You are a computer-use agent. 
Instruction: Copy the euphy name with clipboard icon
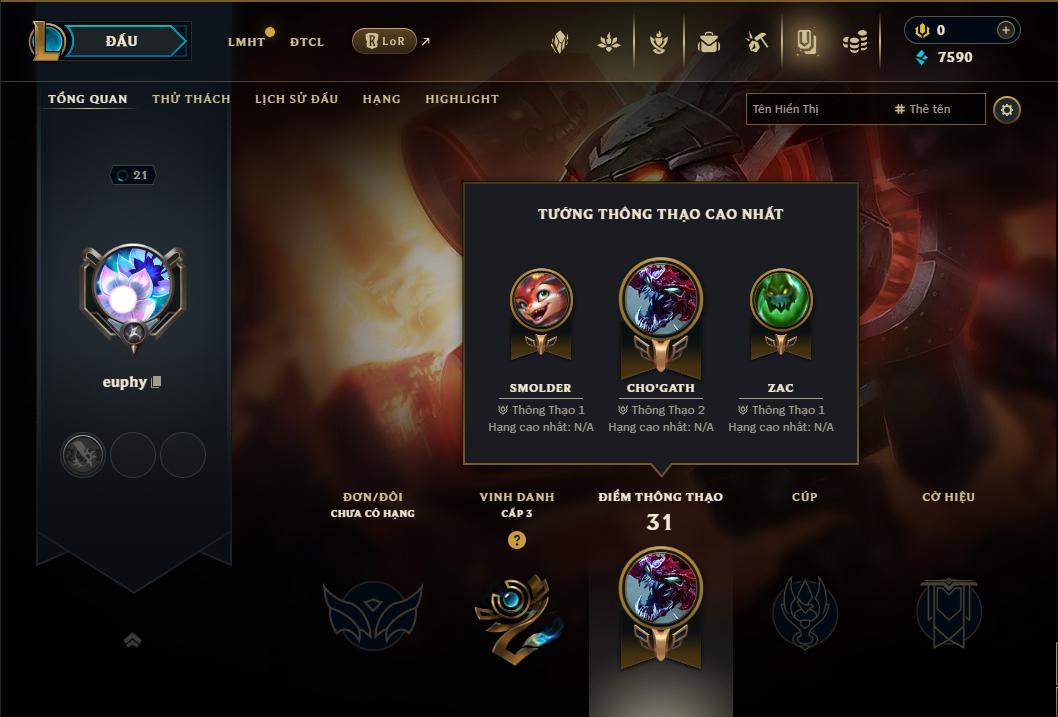(156, 382)
